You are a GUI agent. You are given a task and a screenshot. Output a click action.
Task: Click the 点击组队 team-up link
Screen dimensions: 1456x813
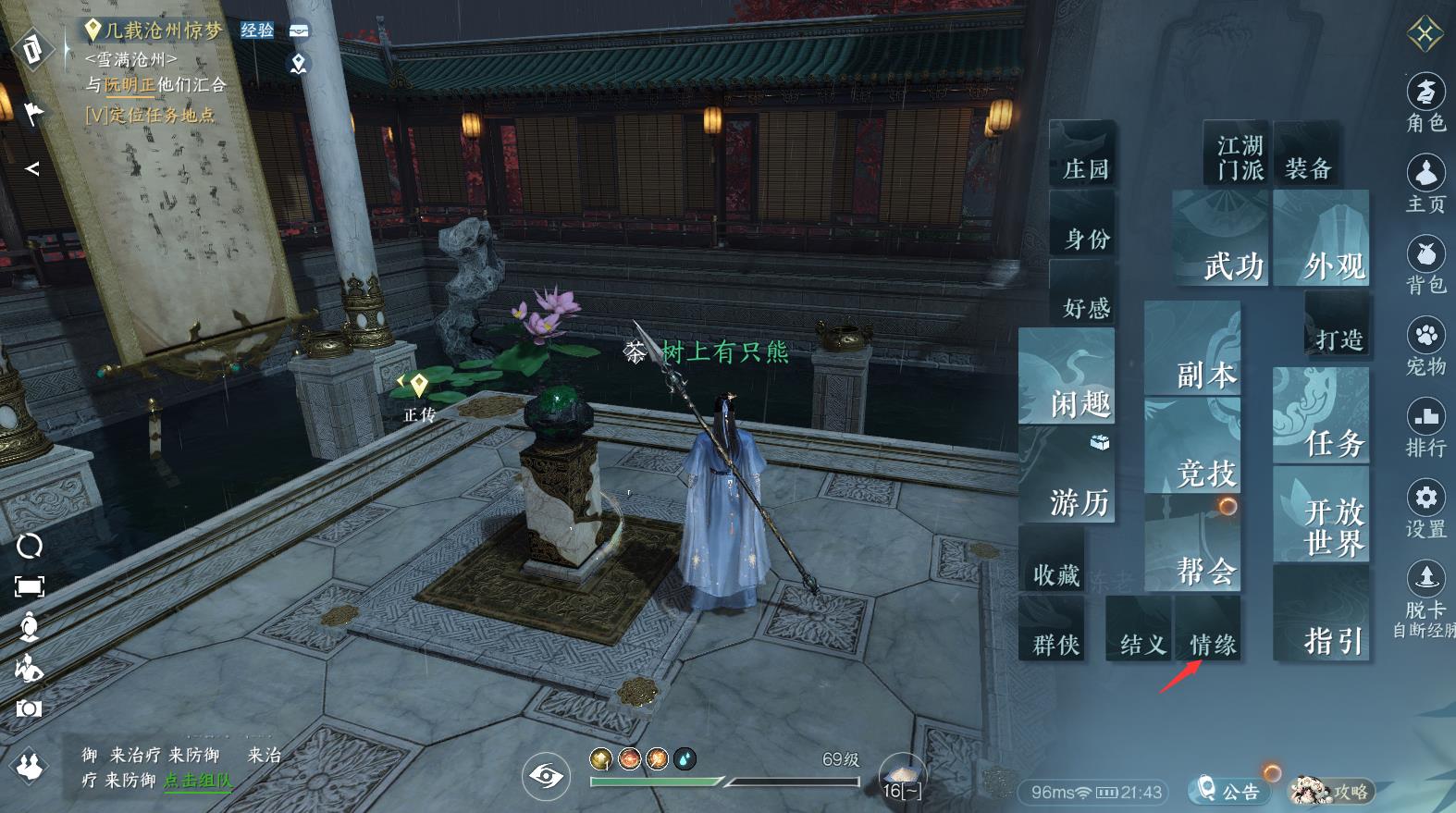click(198, 781)
